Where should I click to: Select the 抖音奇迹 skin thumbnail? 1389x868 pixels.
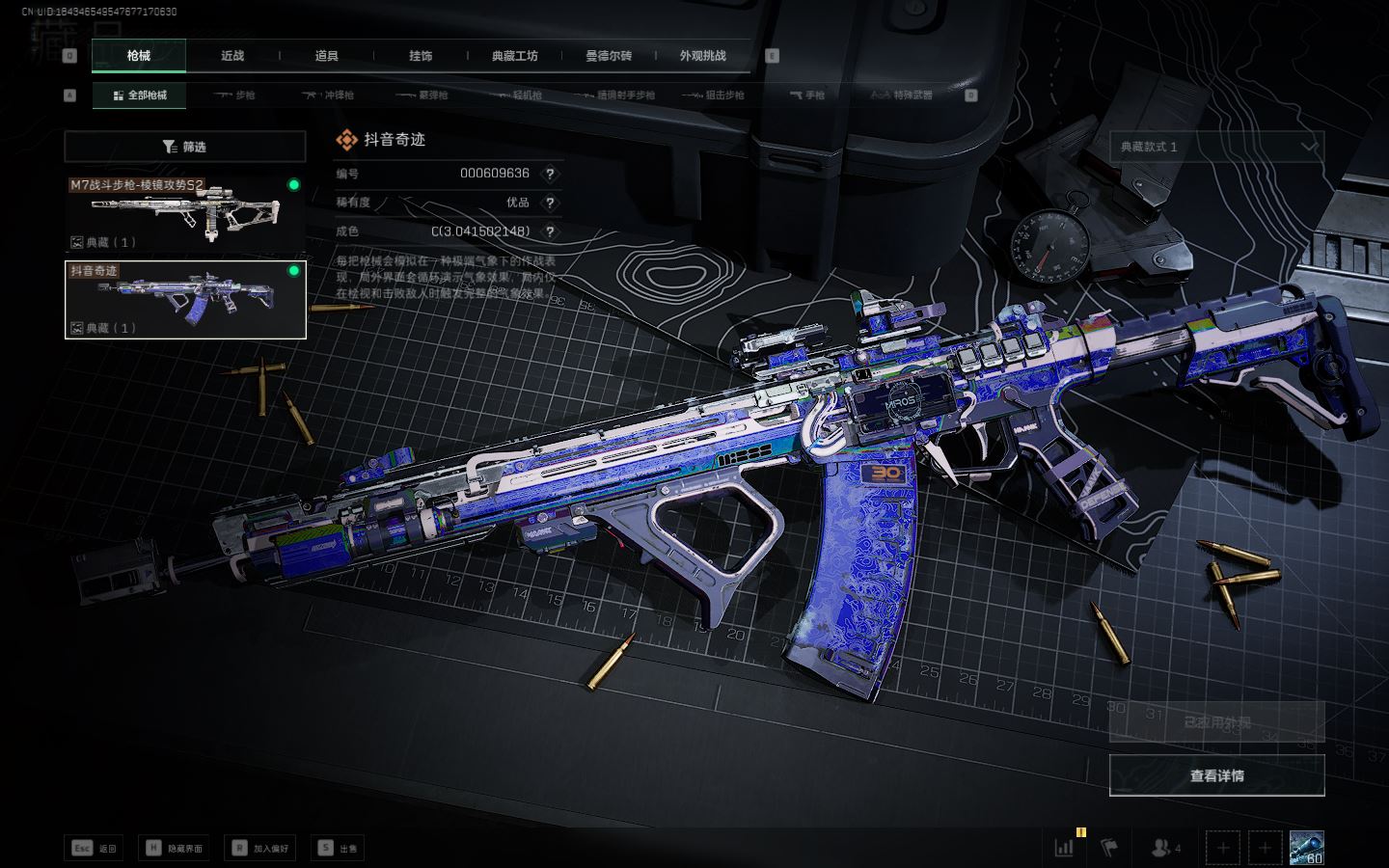185,300
